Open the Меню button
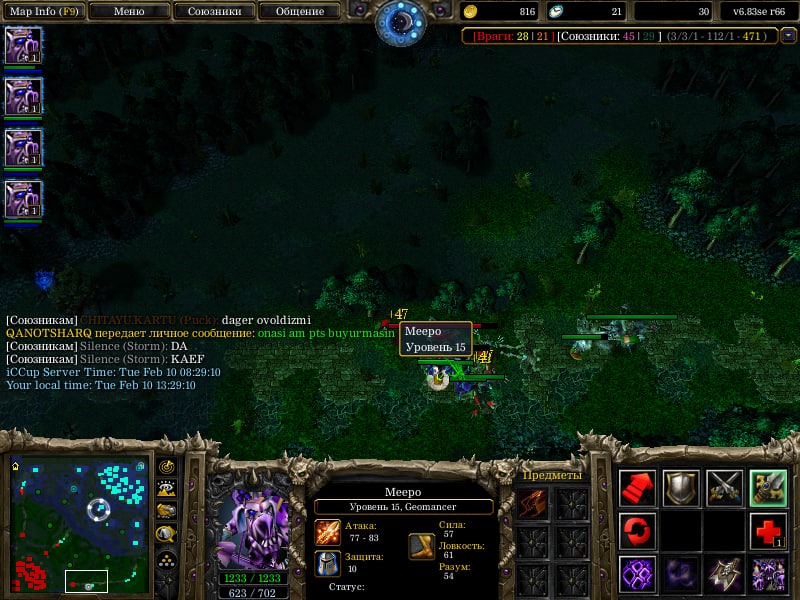 (129, 12)
